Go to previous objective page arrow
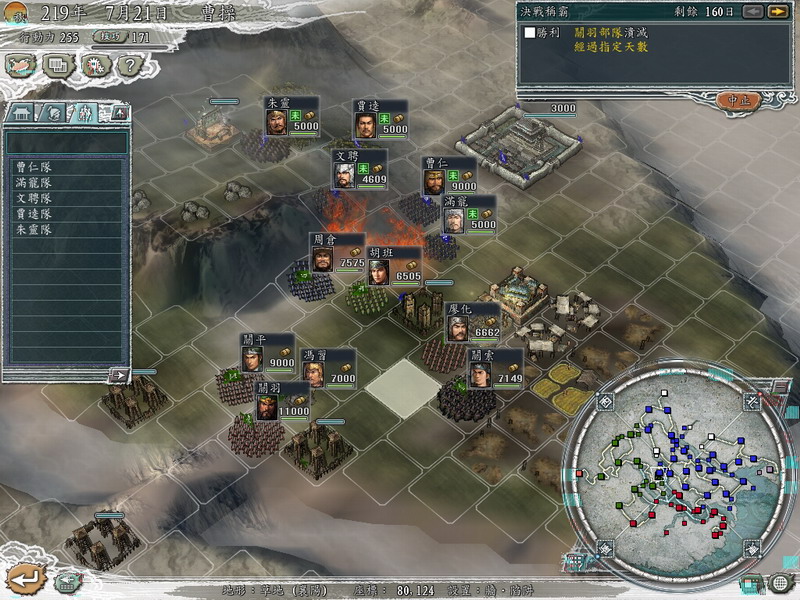This screenshot has width=800, height=600. pyautogui.click(x=752, y=11)
